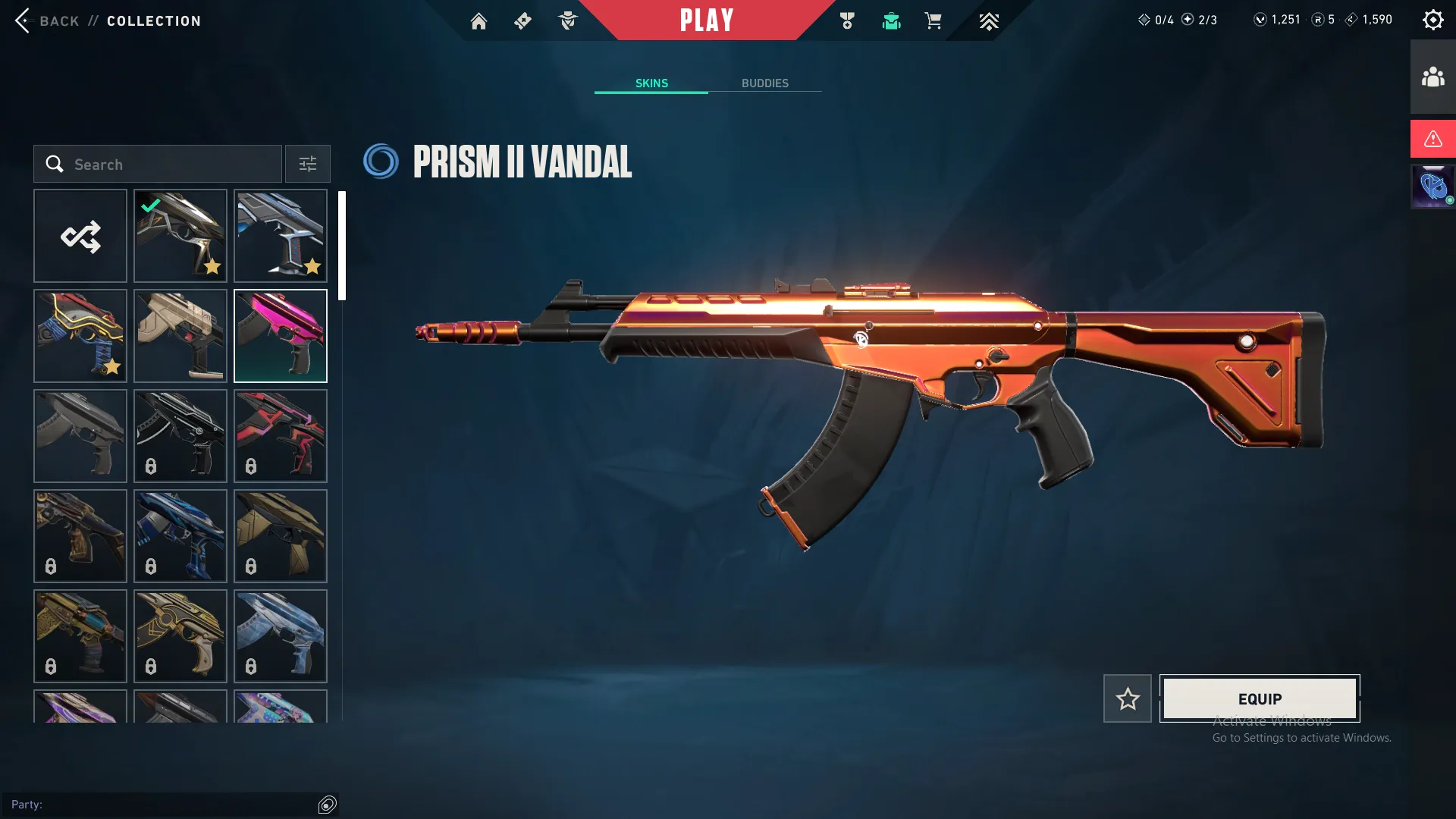Open the Career medal icon
This screenshot has height=819, width=1456.
click(x=847, y=20)
